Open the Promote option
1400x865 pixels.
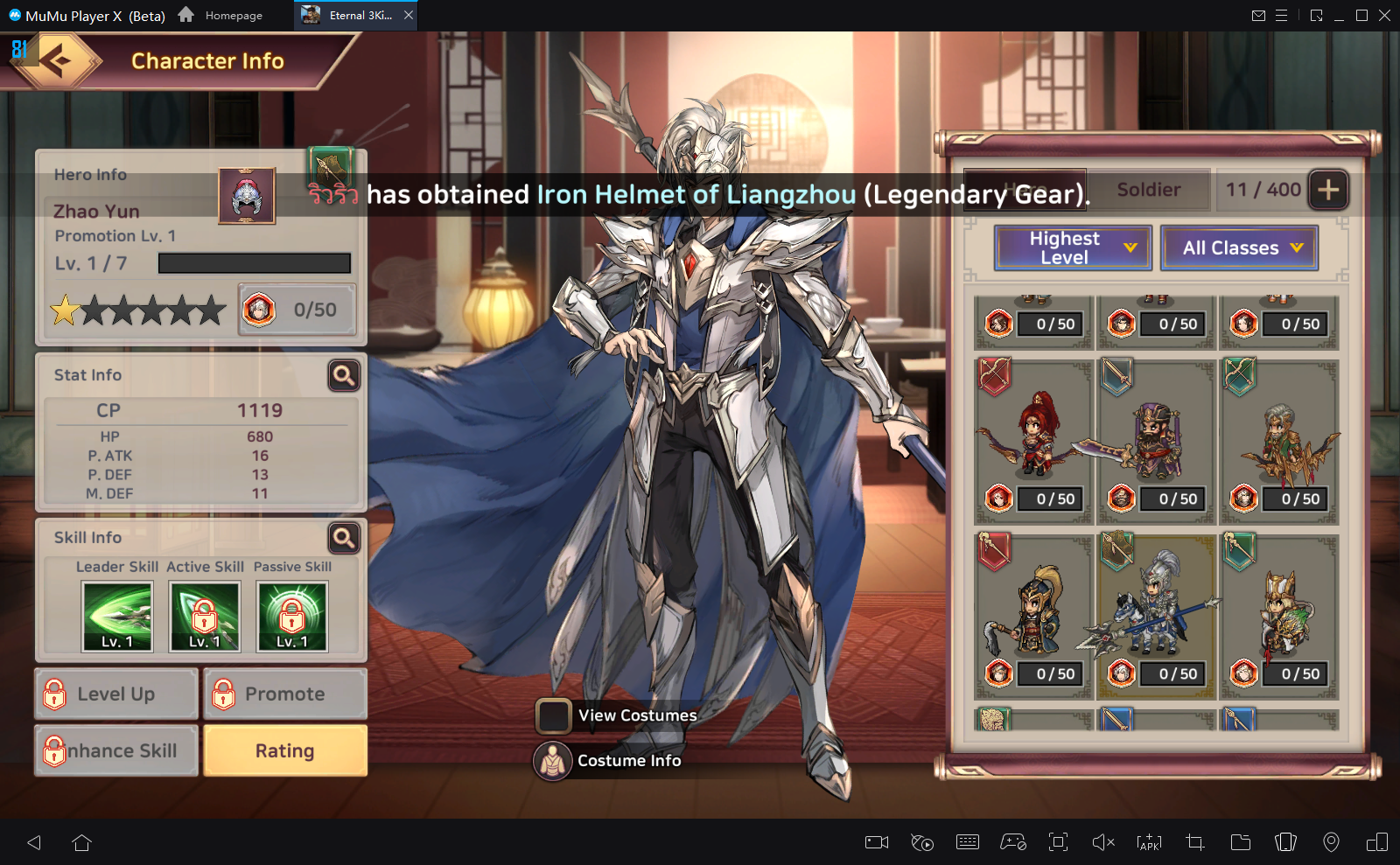coord(285,694)
